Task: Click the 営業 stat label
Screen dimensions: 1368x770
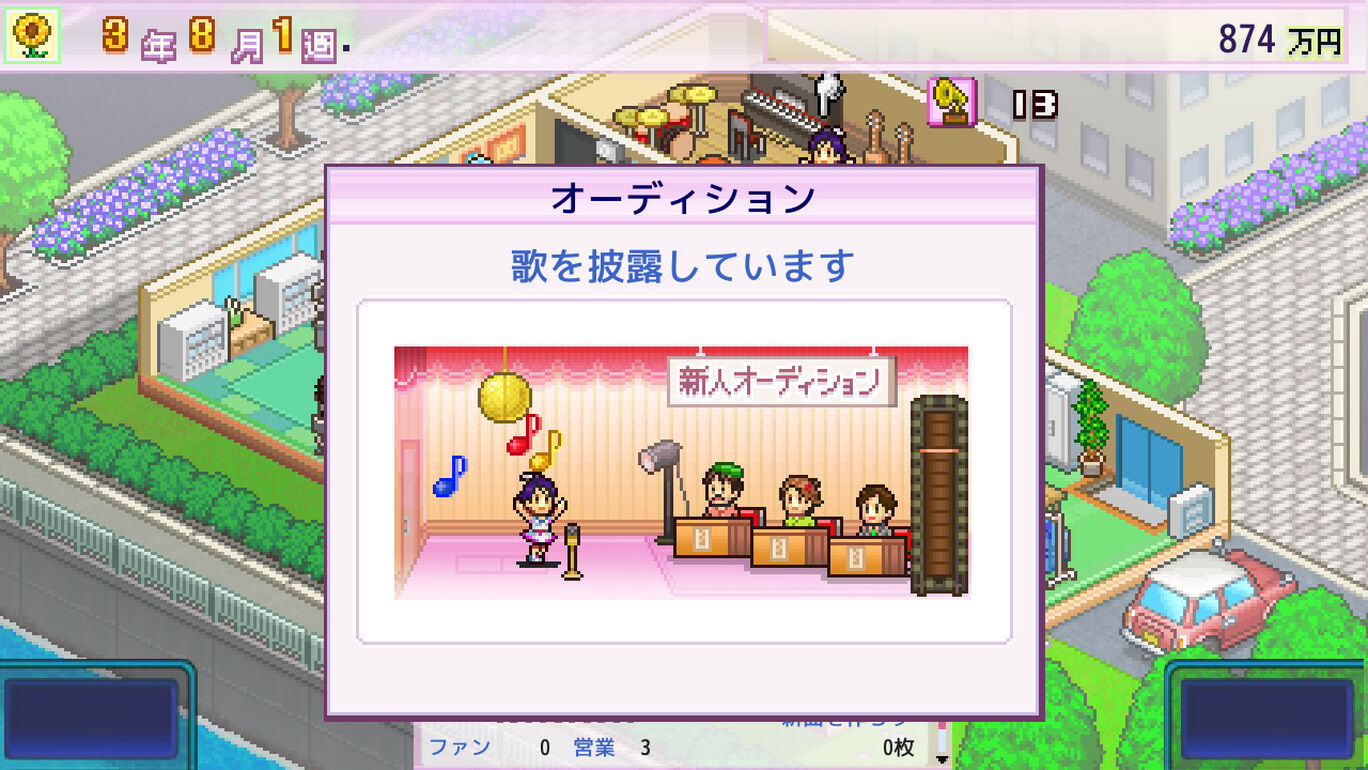Action: point(592,746)
